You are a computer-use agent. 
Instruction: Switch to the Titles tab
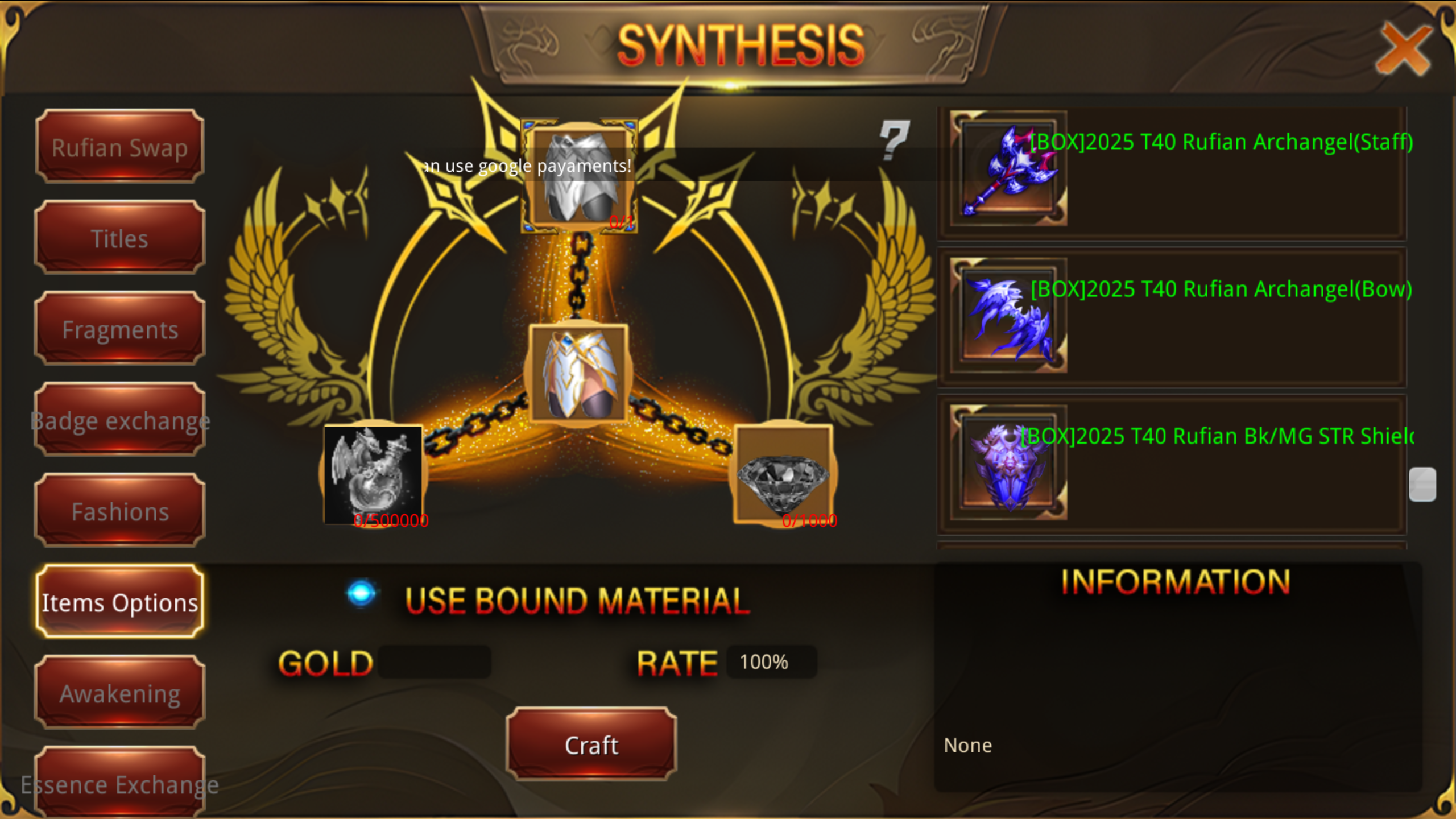point(119,238)
